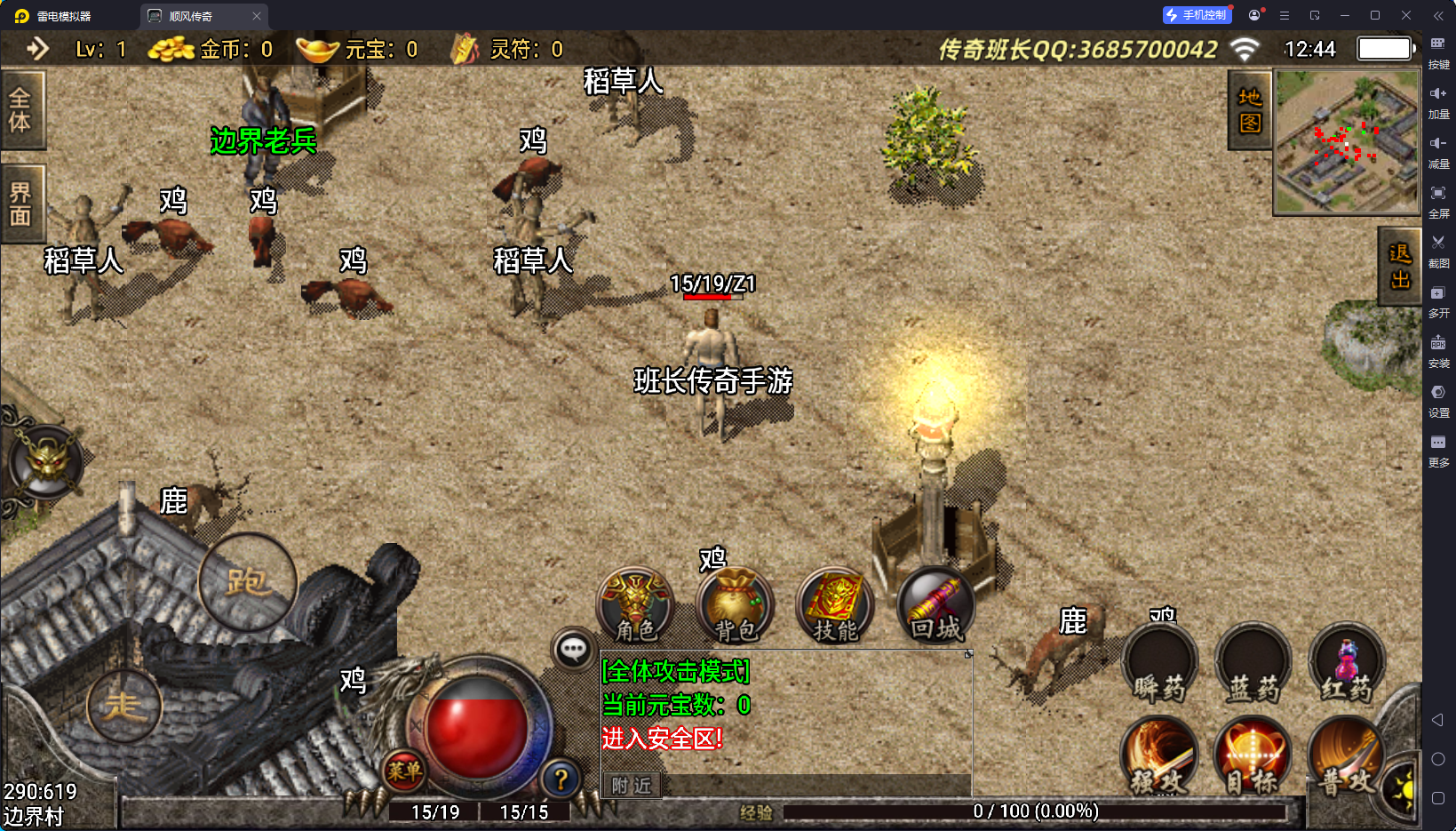Use the 蓝药 blue potion slot
The image size is (1456, 831).
1253,662
